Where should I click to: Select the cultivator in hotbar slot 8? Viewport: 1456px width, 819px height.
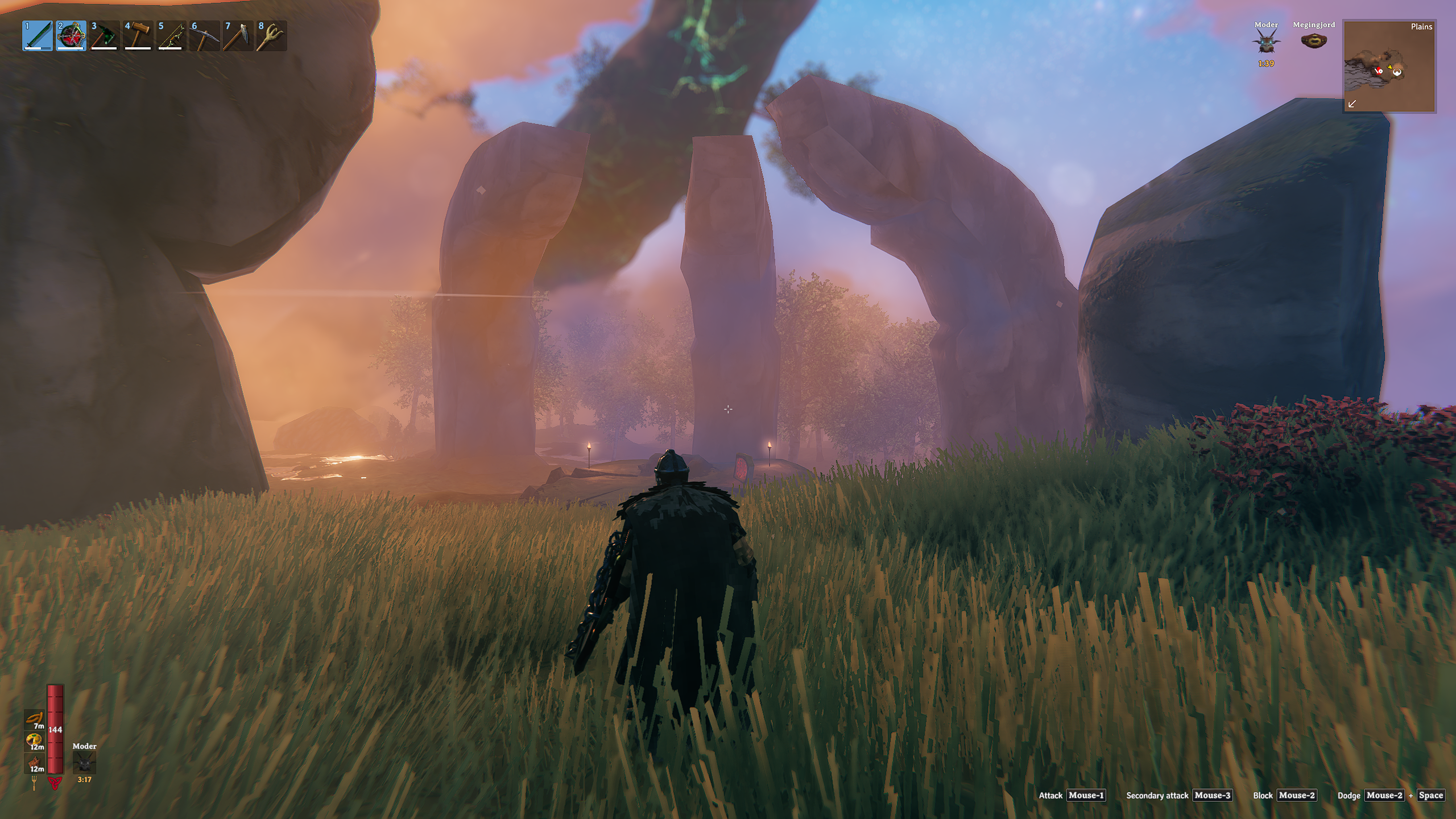tap(272, 36)
